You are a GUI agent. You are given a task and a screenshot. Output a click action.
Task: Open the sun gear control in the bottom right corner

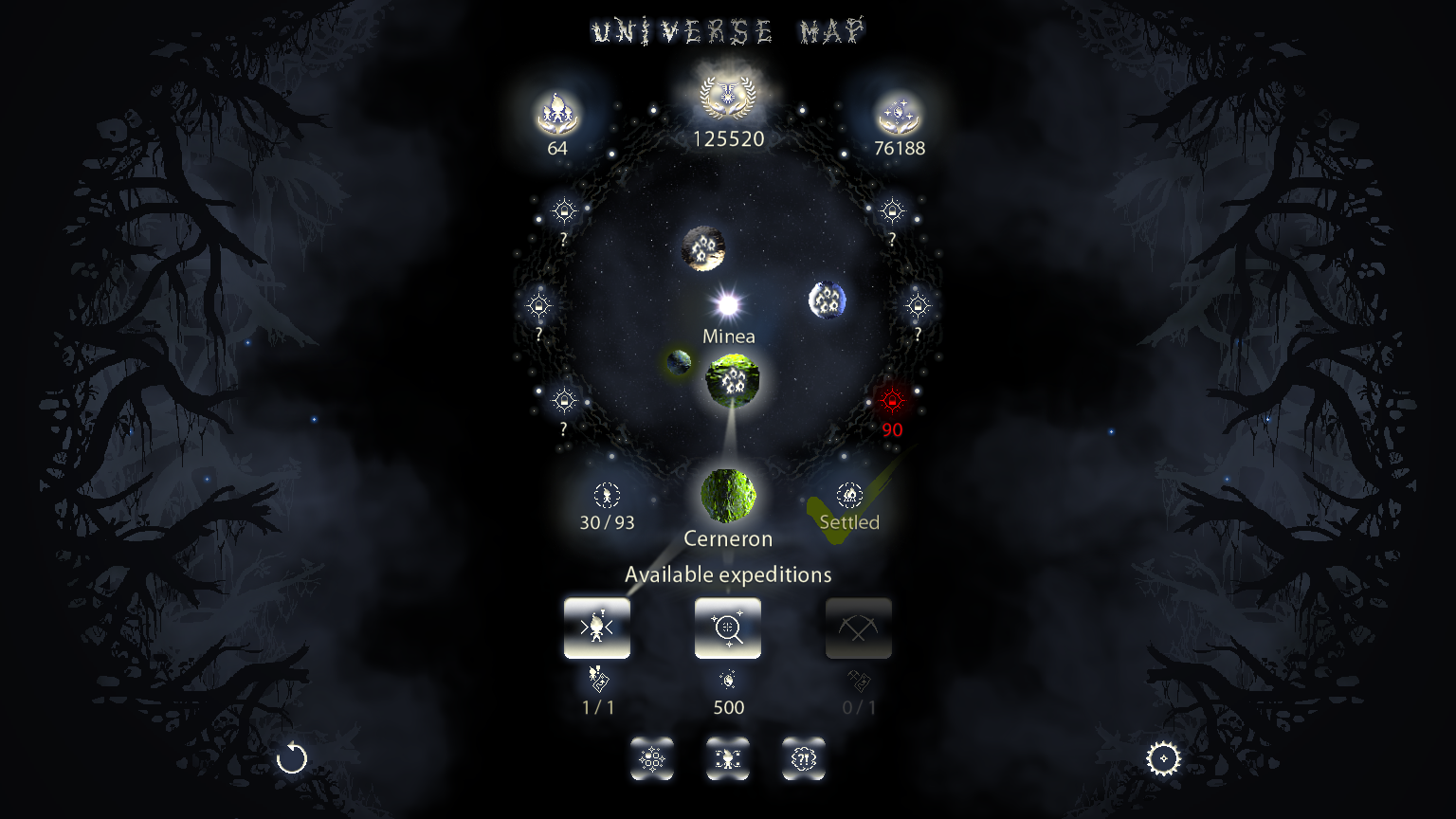(1164, 758)
